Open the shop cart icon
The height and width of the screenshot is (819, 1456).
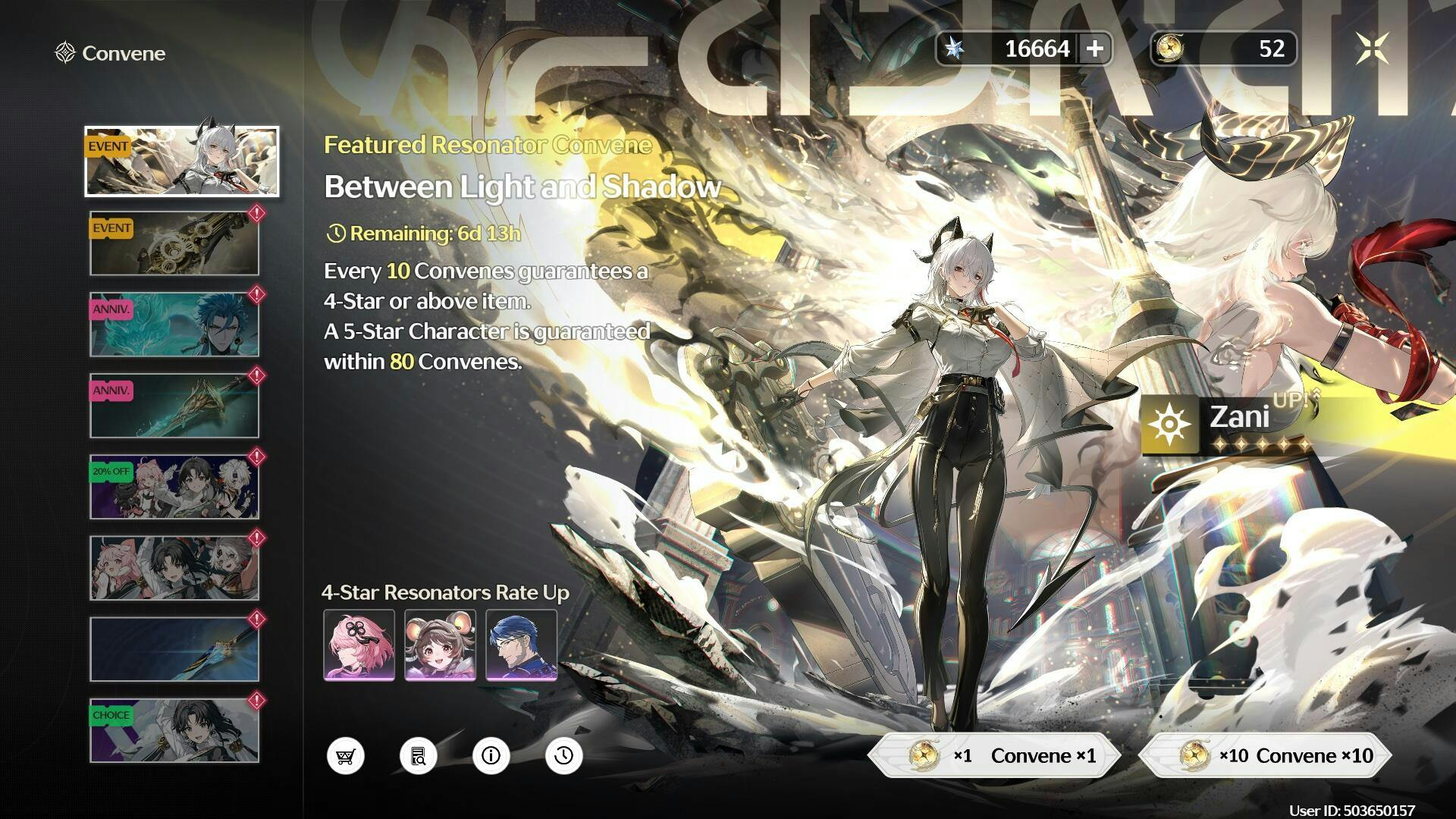(346, 756)
